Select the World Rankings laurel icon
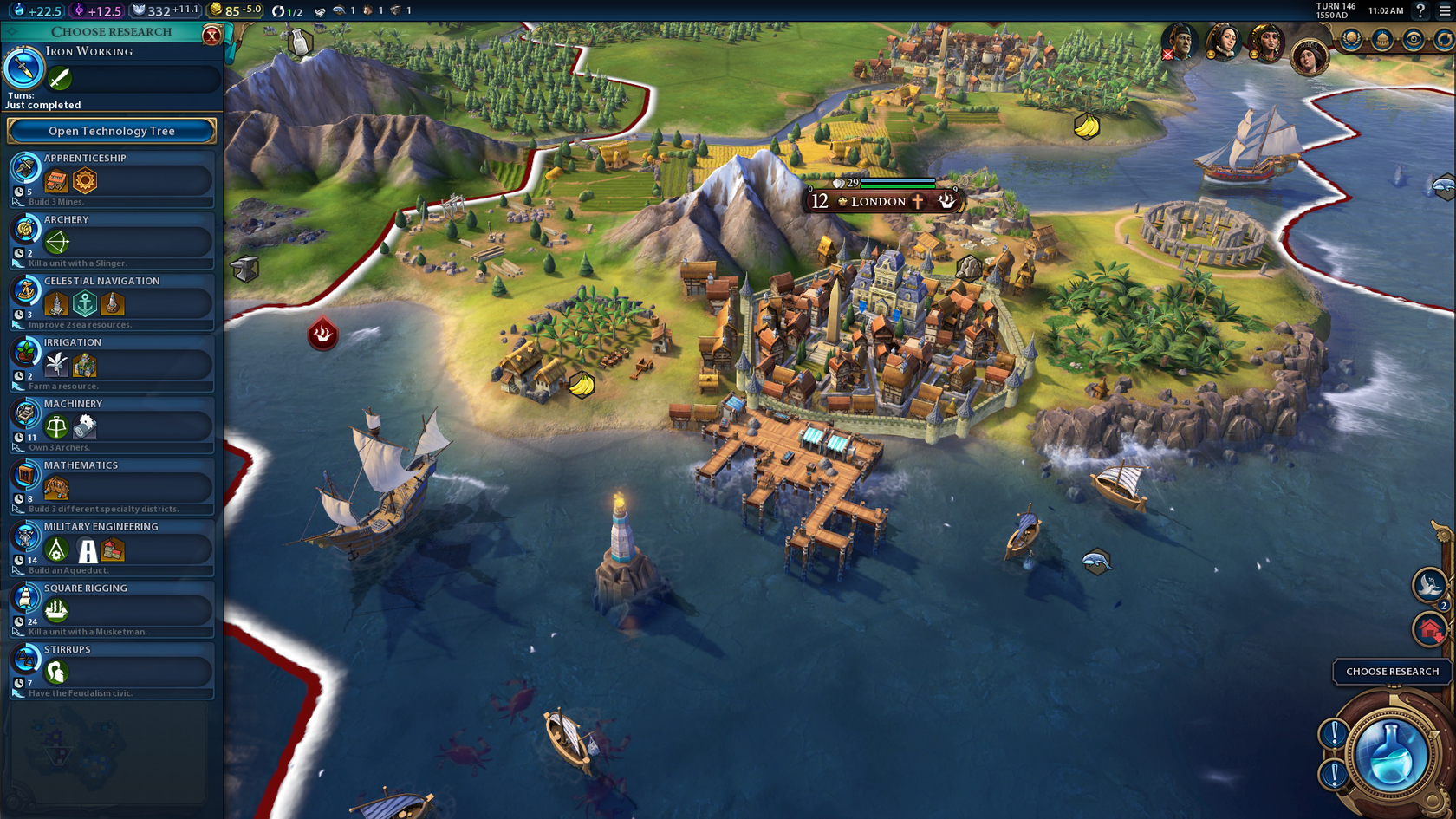 [x=1352, y=38]
